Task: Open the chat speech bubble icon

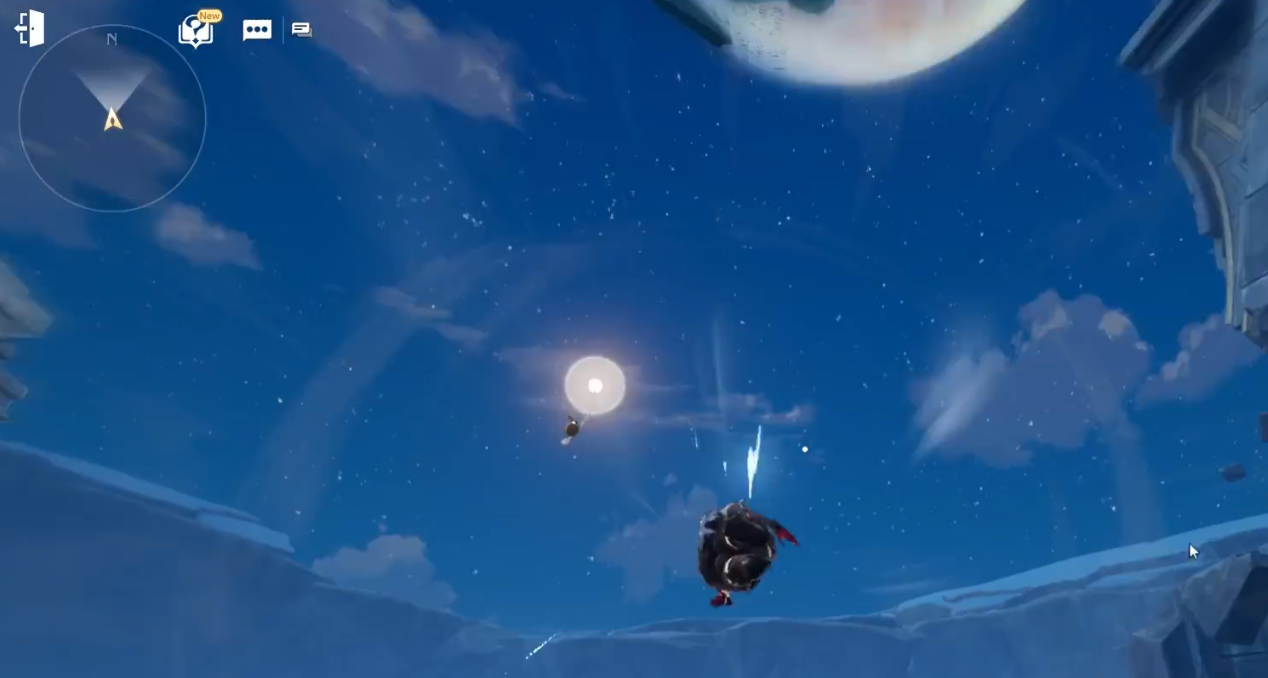Action: coord(257,30)
